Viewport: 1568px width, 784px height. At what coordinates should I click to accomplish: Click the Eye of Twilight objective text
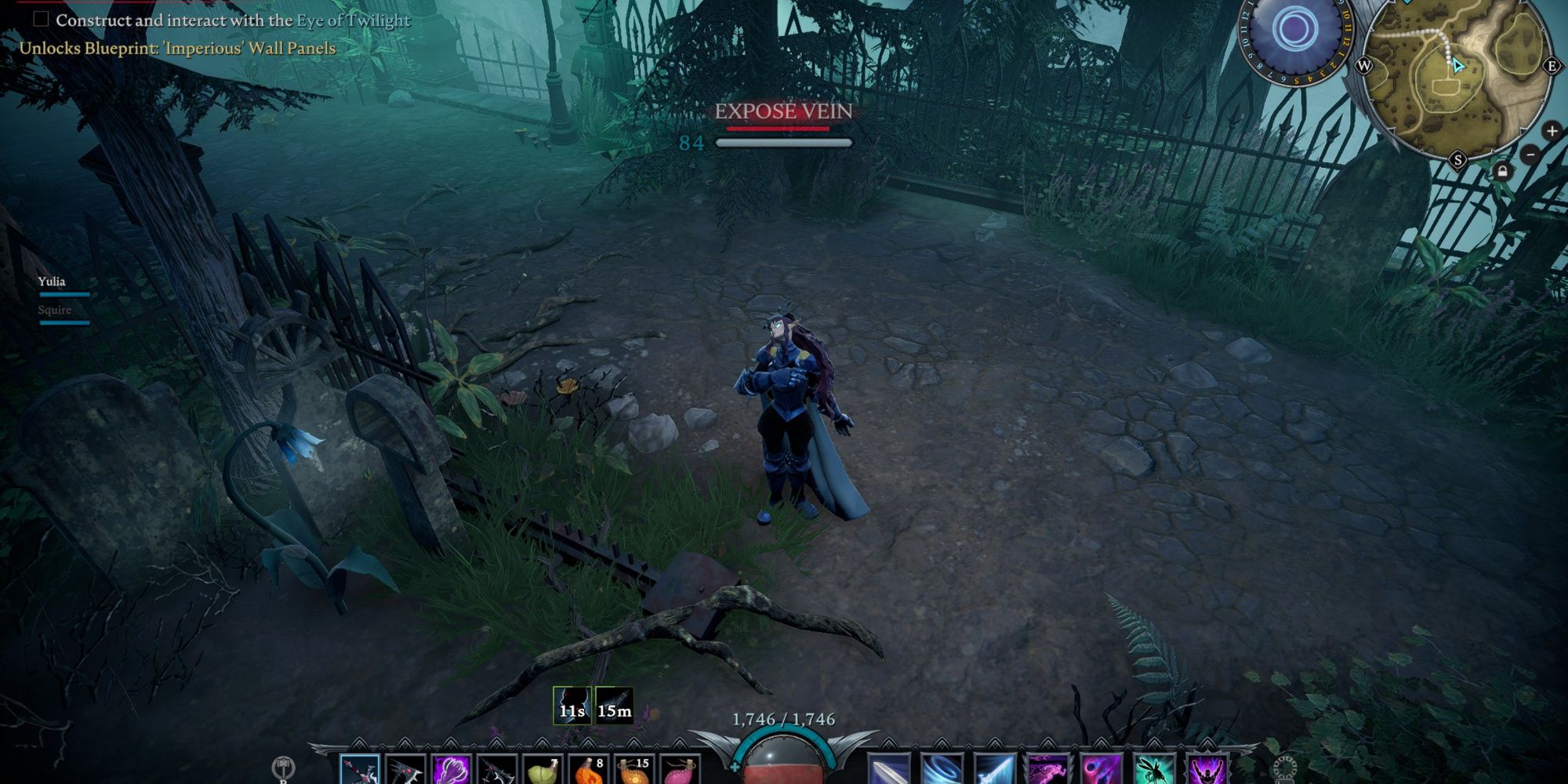tap(351, 22)
